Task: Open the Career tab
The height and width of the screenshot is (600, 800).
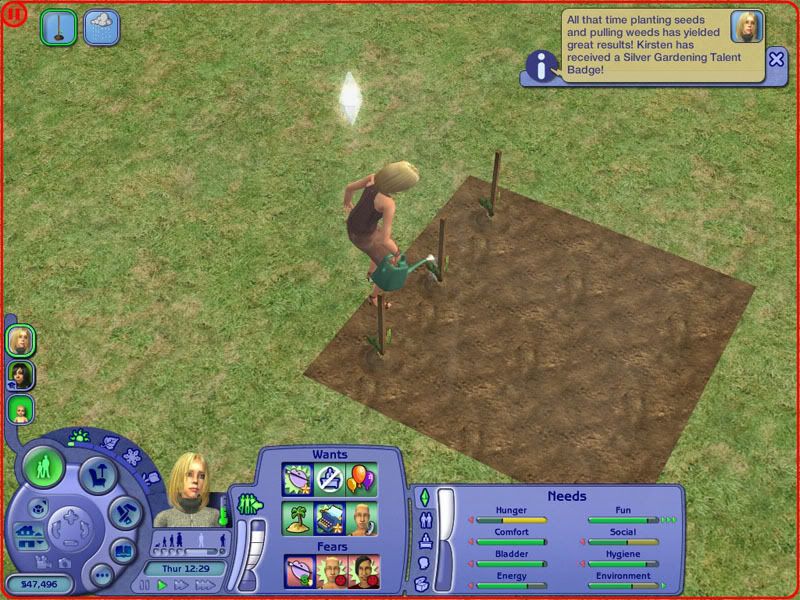Action: coord(424,542)
